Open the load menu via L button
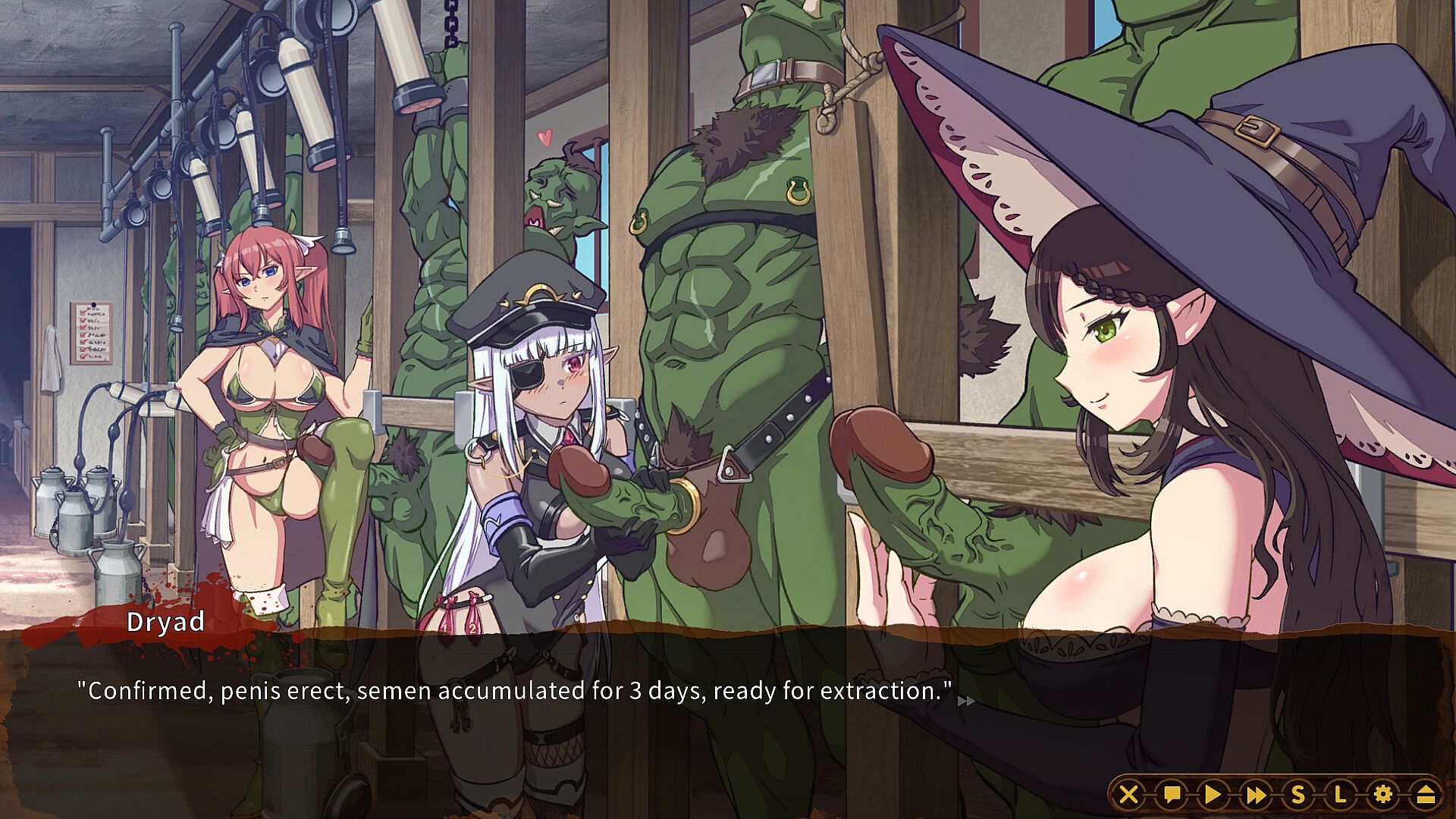Screen dimensions: 1456x819 coord(1340,794)
